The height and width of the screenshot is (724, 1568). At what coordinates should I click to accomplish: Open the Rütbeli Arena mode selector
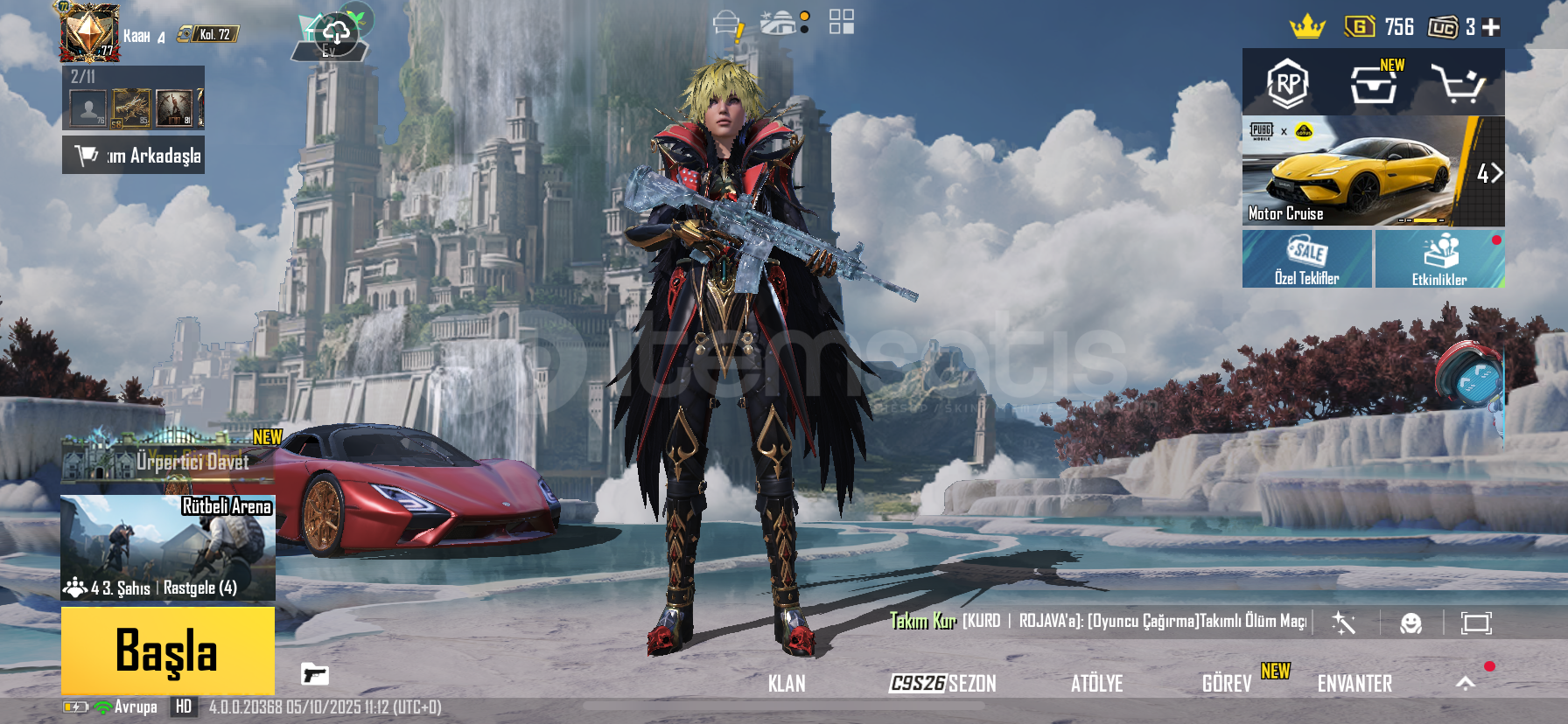tap(167, 547)
